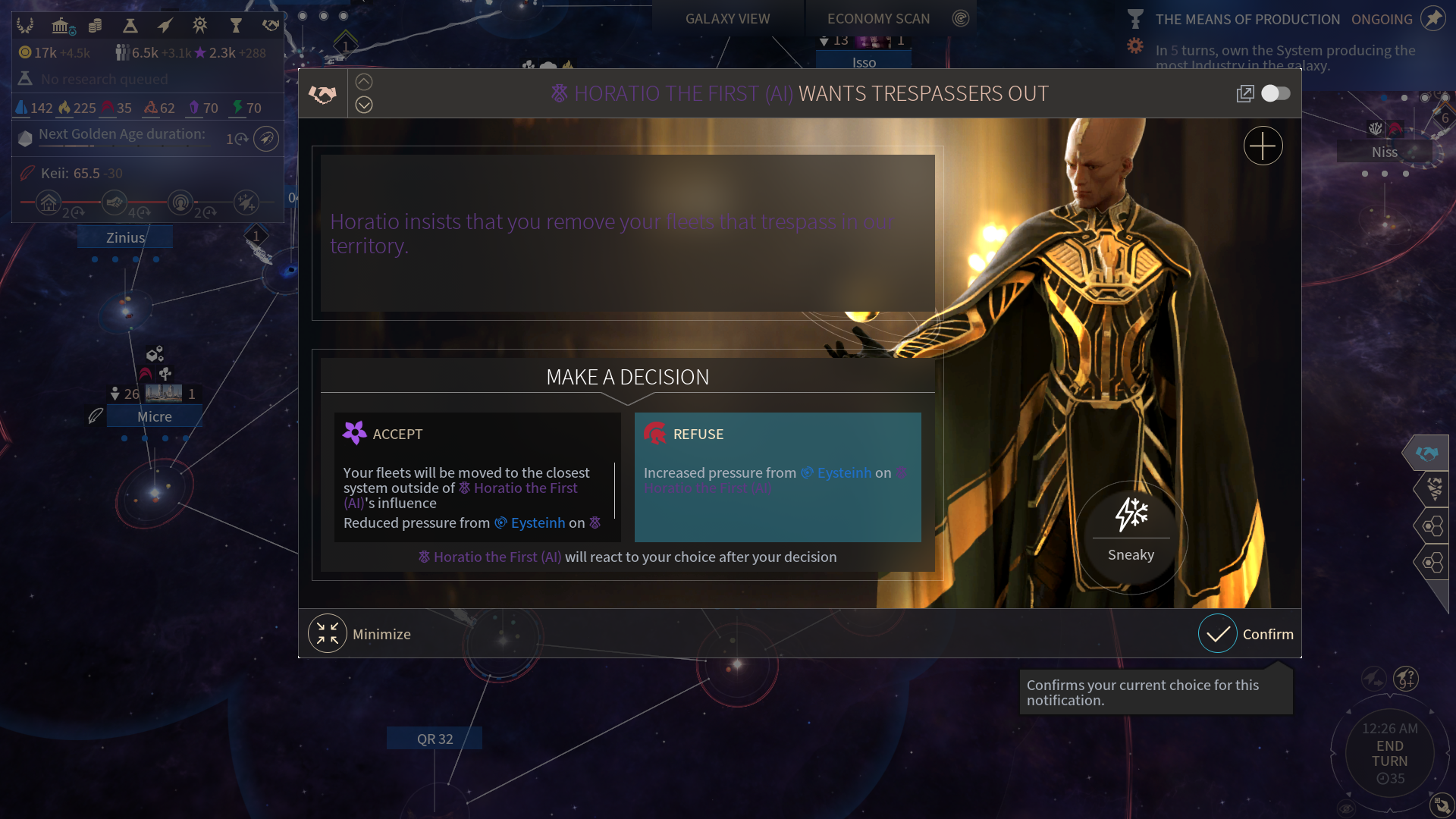This screenshot has height=819, width=1456.
Task: Confirm the current diplomatic choice
Action: click(x=1246, y=634)
